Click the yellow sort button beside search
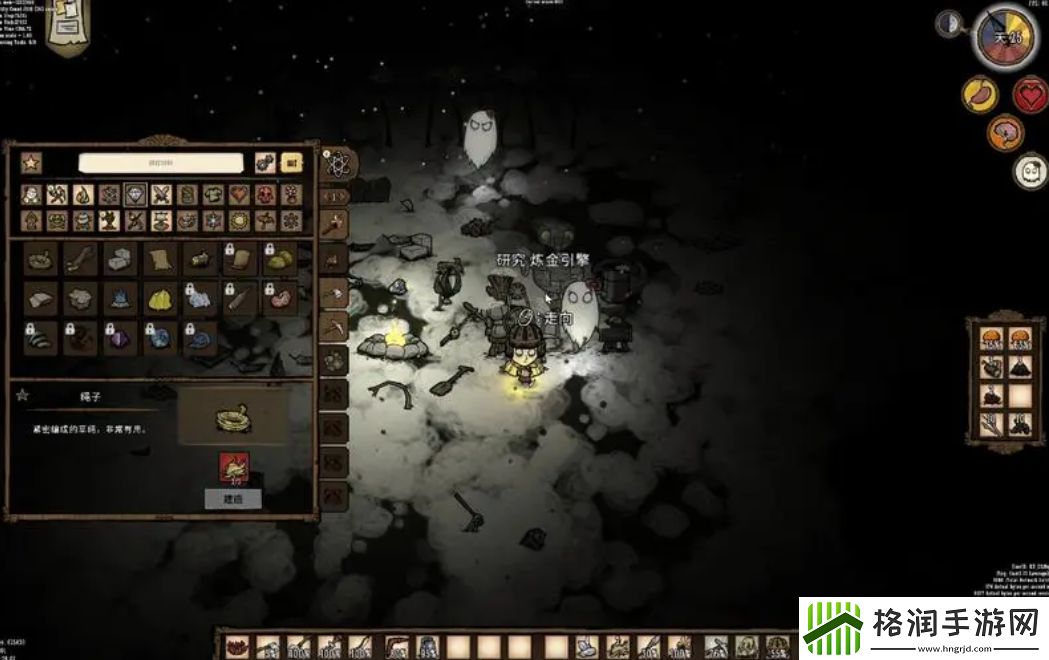Screen dimensions: 1049x660 pos(292,162)
